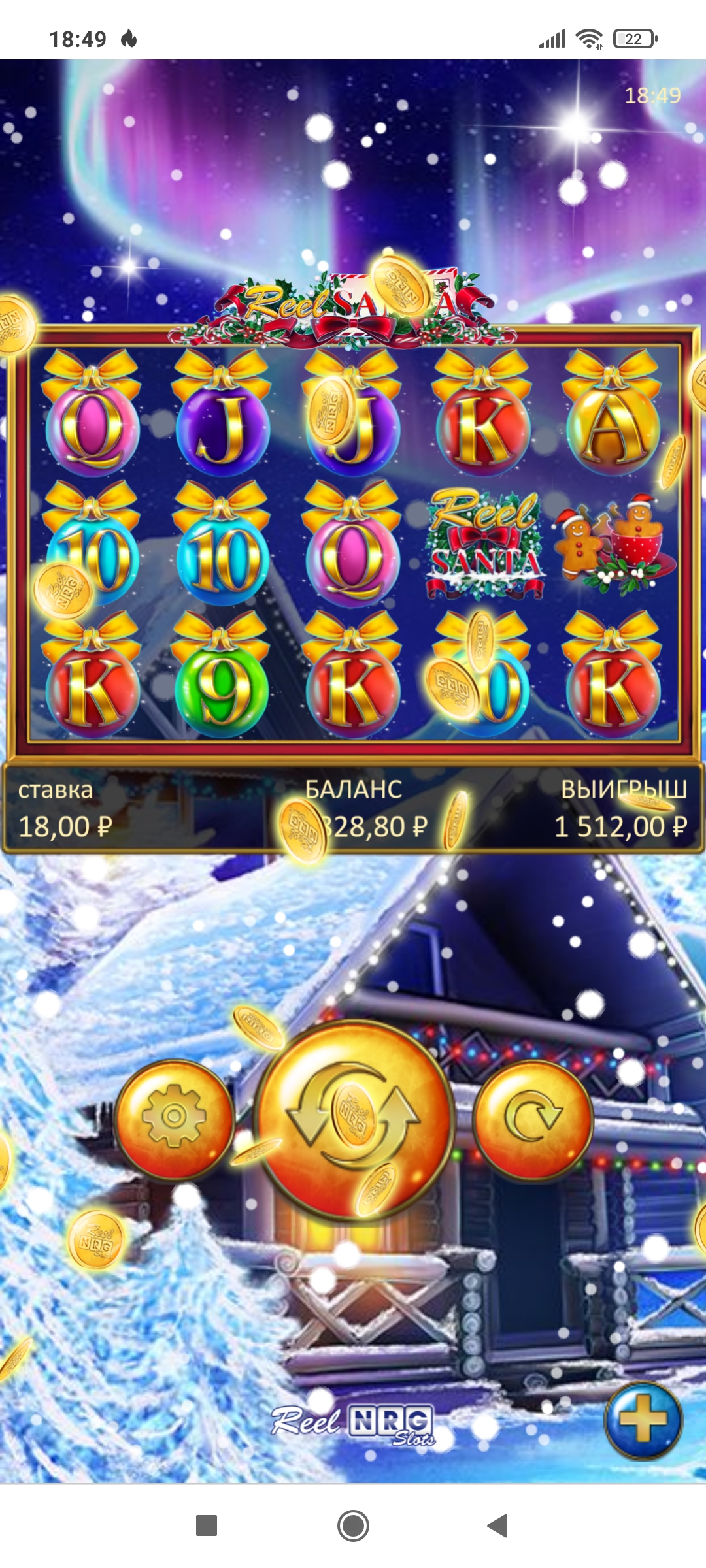Viewport: 706px width, 1568px height.
Task: Spin the reels with the large center button
Action: coord(354,1119)
